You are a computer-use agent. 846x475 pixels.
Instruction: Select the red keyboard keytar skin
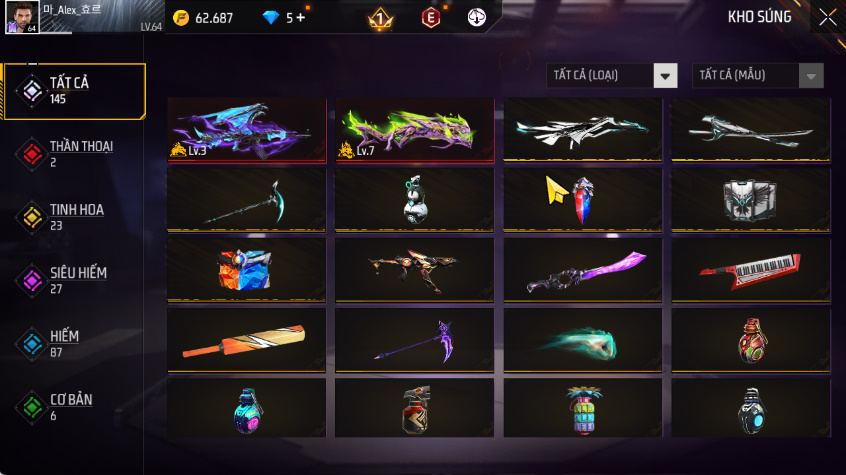point(750,270)
